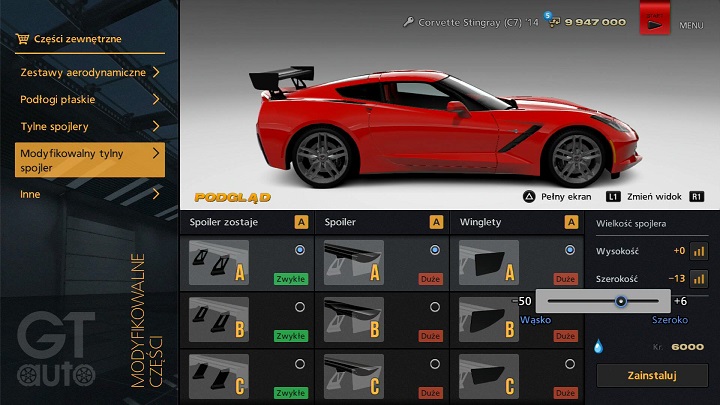Select Podłogi płaskie menu entry

pyautogui.click(x=90, y=99)
